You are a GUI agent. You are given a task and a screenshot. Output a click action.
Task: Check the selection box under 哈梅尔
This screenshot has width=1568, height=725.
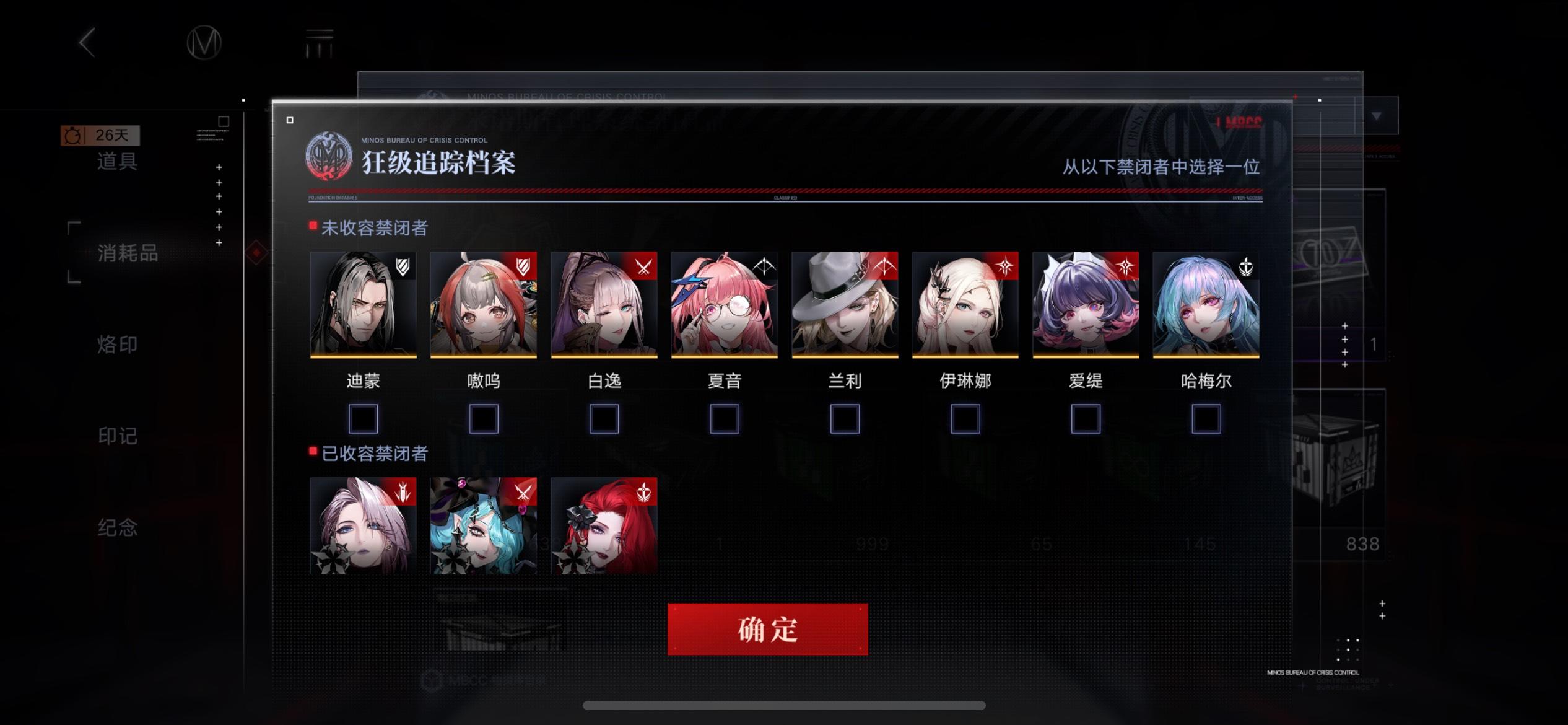pyautogui.click(x=1204, y=419)
